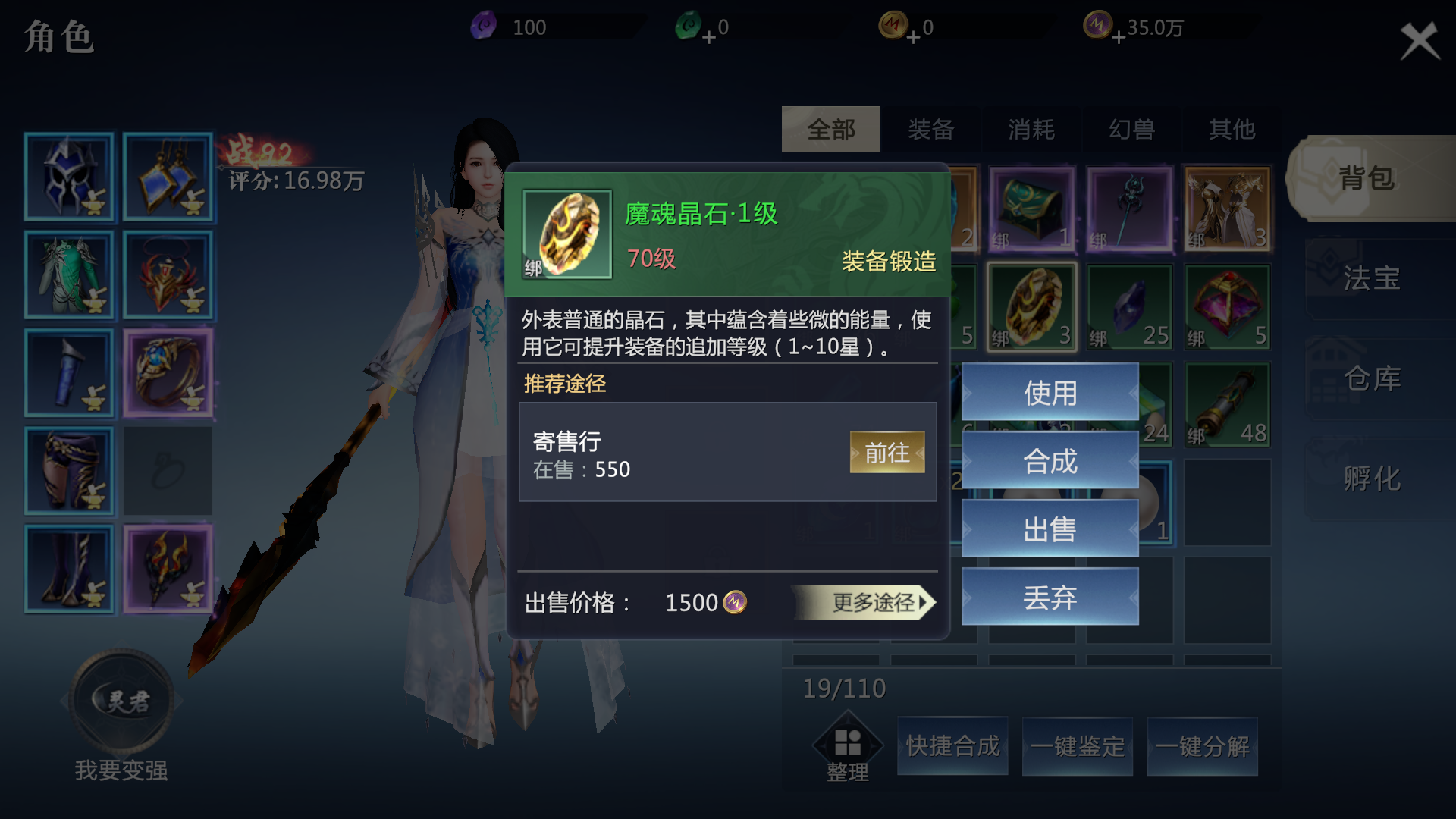Switch to the 消耗 consumables tab
This screenshot has height=819, width=1456.
pyautogui.click(x=1031, y=129)
